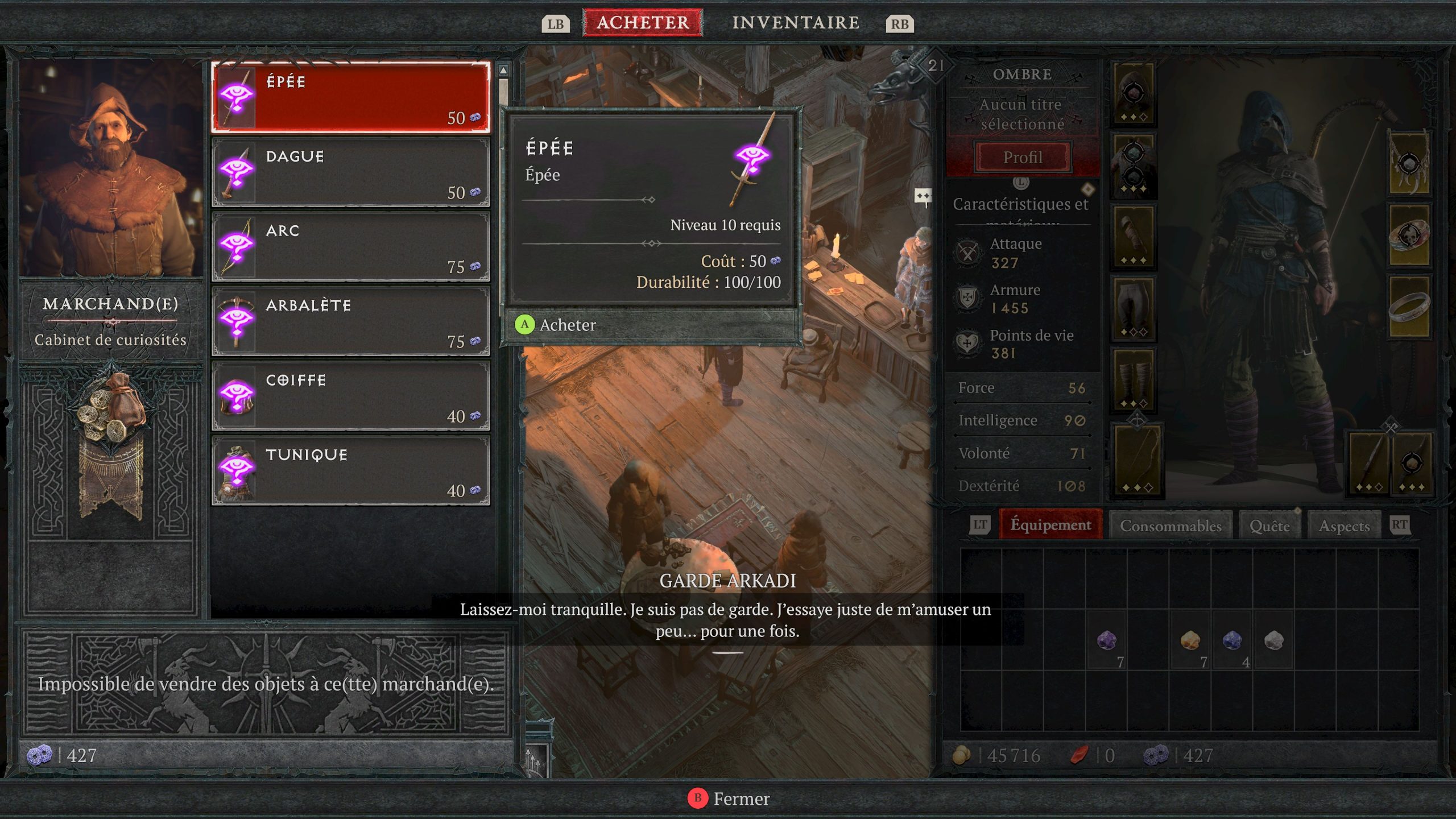Pick the Arbalète shop entry
The image size is (1456, 819).
(x=350, y=321)
